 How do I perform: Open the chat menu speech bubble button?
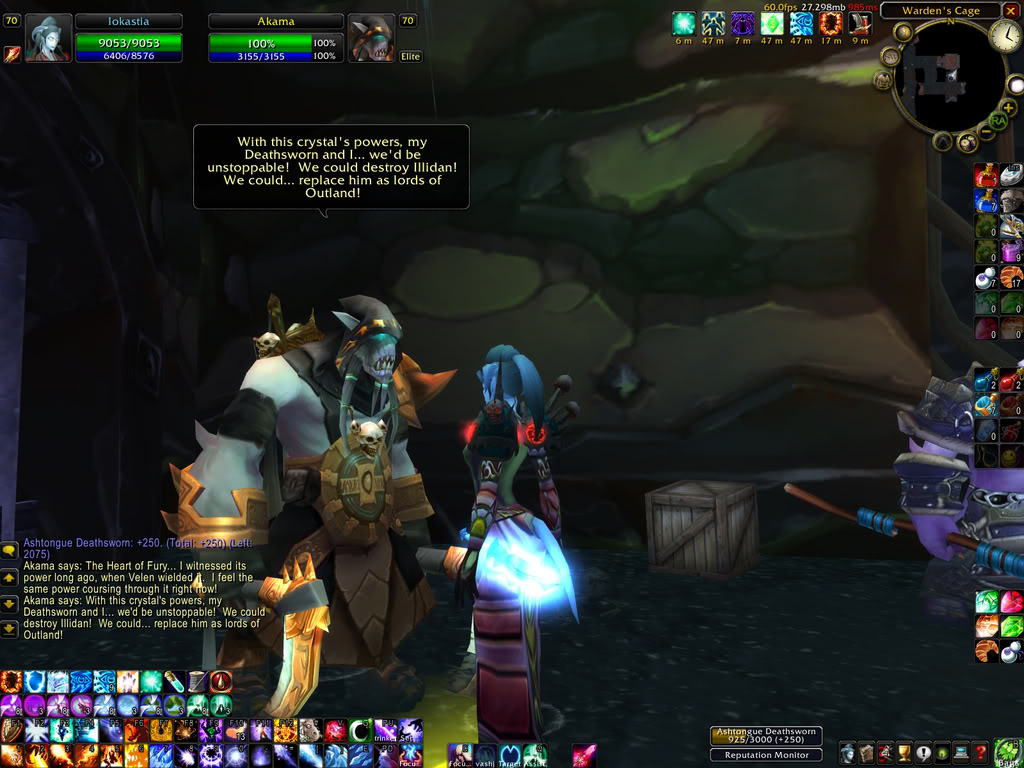tap(9, 549)
